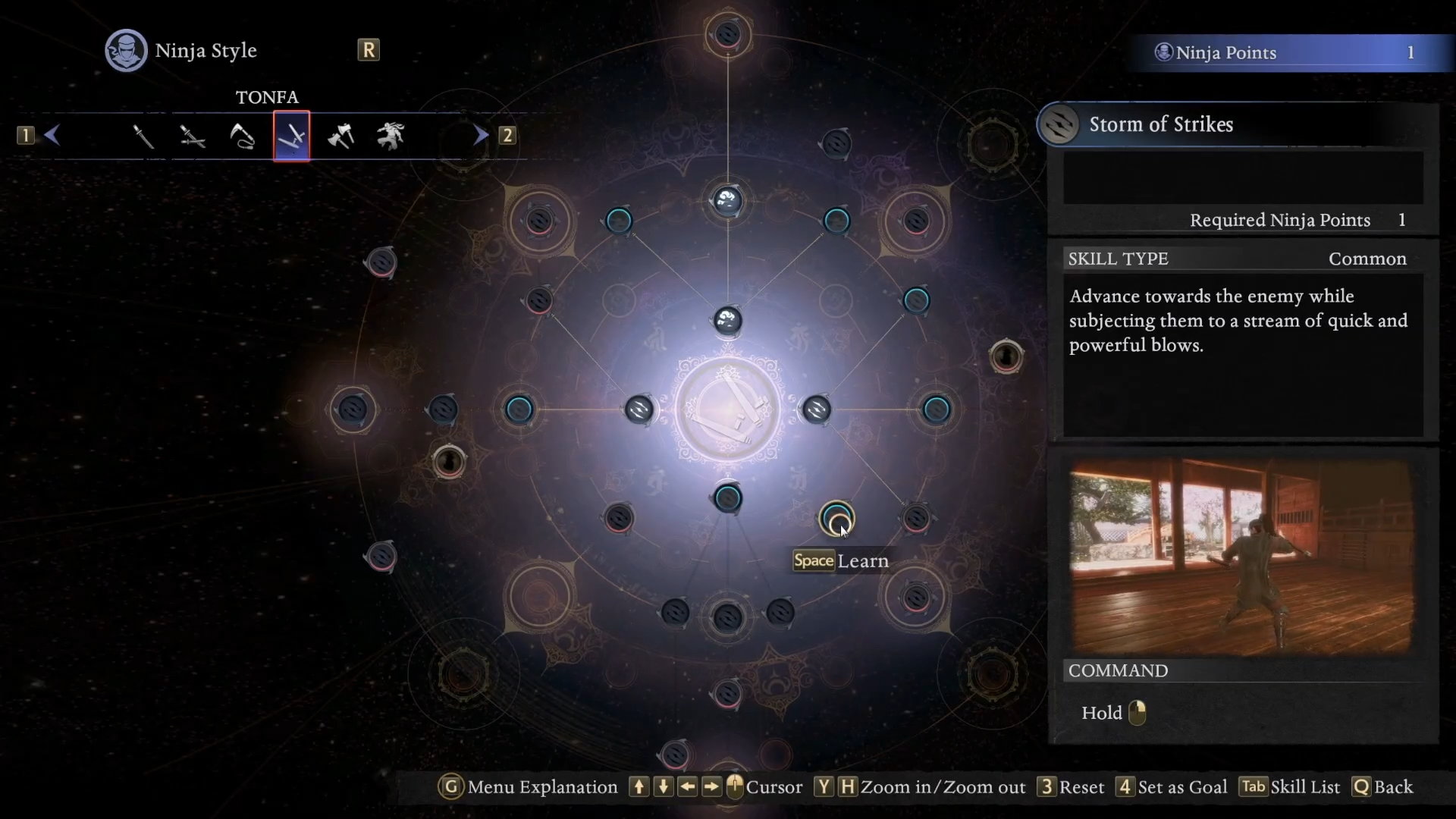This screenshot has height=819, width=1456.
Task: Learn the Storm of Strikes skill node
Action: [x=836, y=519]
